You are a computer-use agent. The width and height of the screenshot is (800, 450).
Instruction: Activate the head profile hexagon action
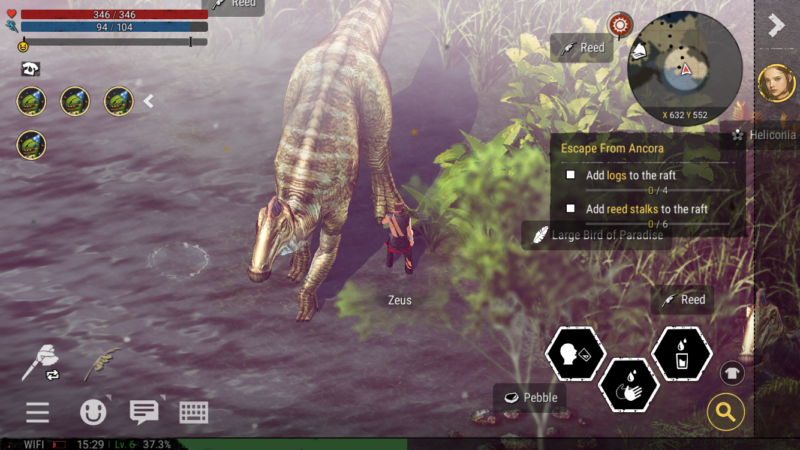pos(575,354)
